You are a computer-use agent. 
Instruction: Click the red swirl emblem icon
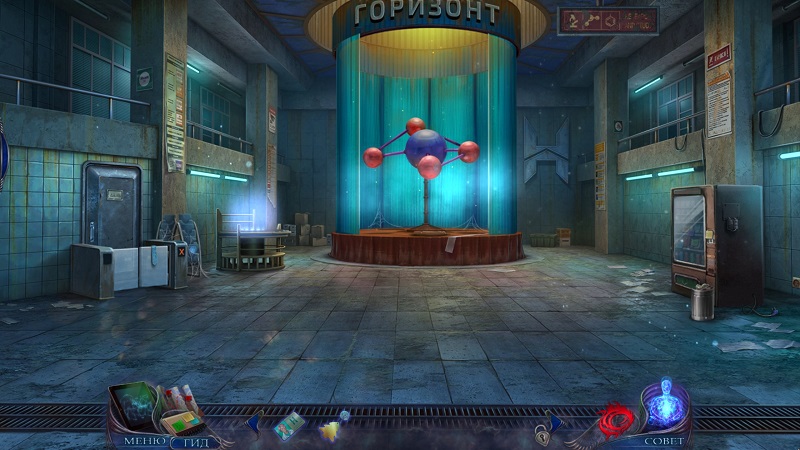[x=617, y=420]
